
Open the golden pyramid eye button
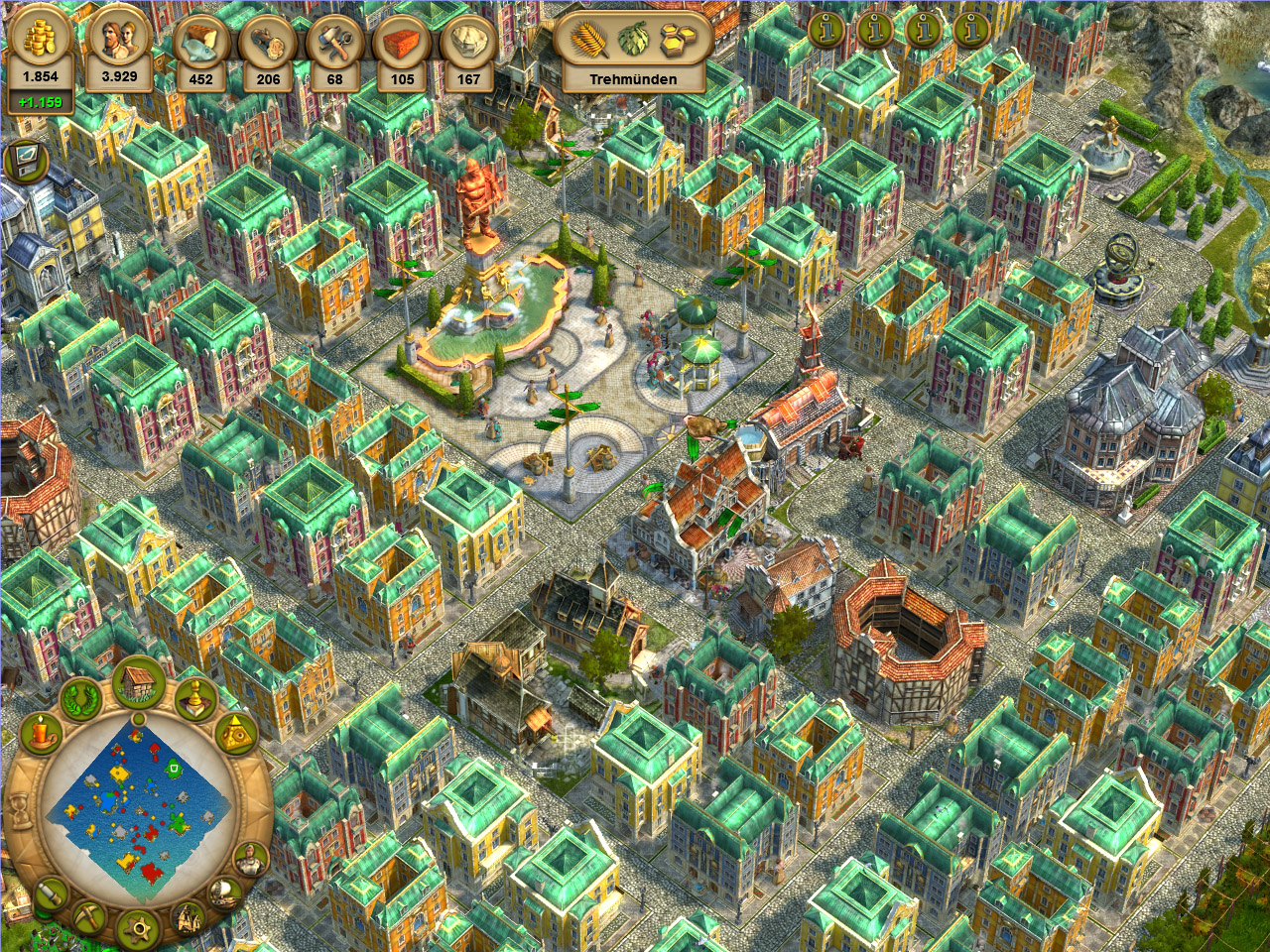point(235,736)
